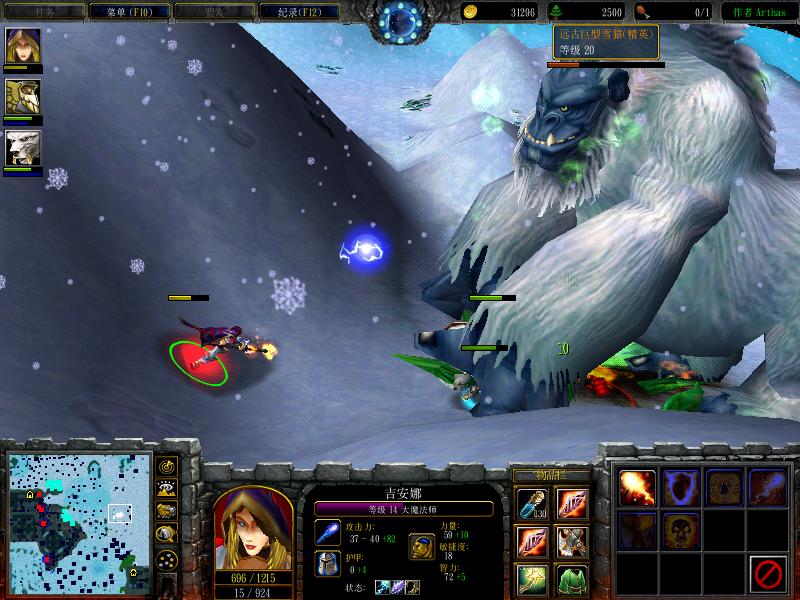Activate the round golden water-drop rune ability
Screen dimensions: 800x600
(725, 489)
